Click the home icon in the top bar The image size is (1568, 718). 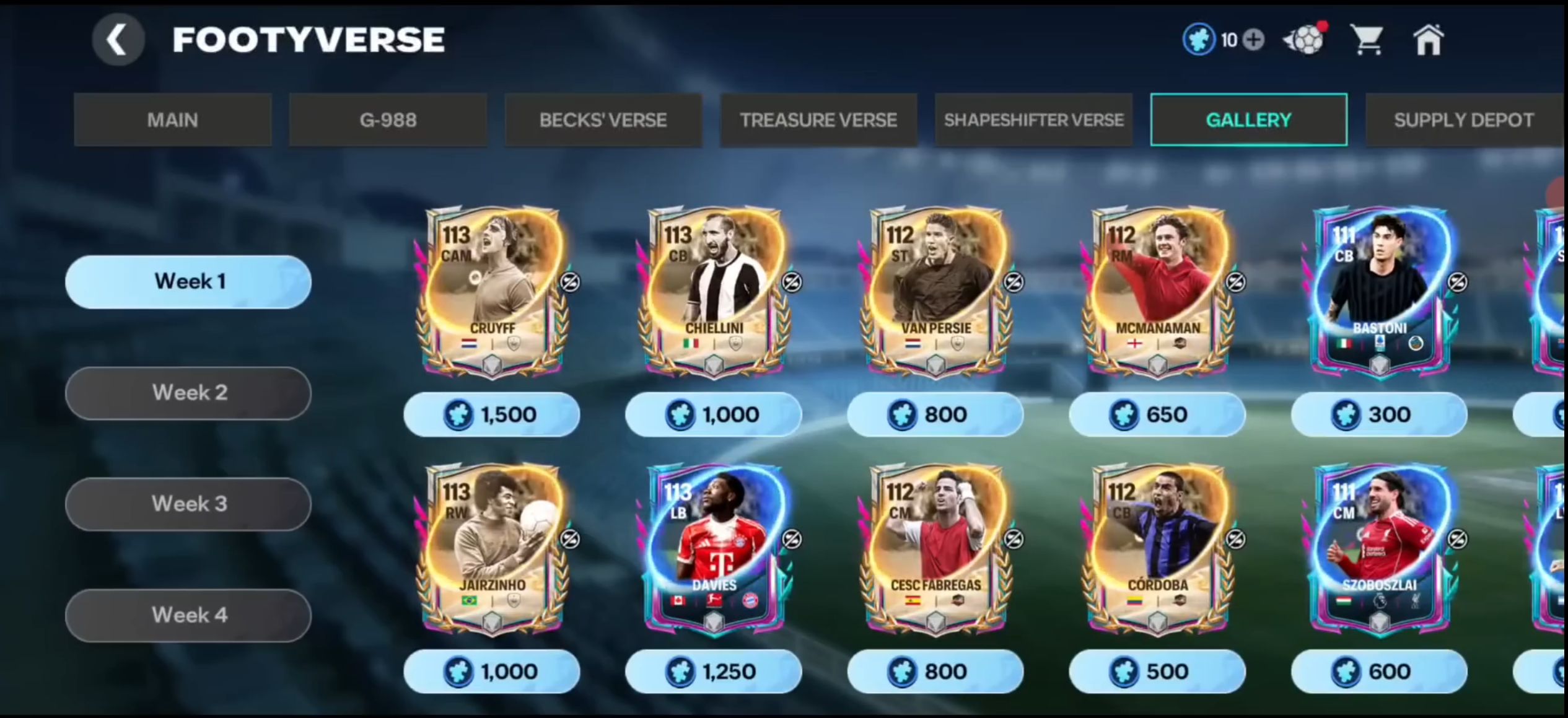pyautogui.click(x=1428, y=39)
